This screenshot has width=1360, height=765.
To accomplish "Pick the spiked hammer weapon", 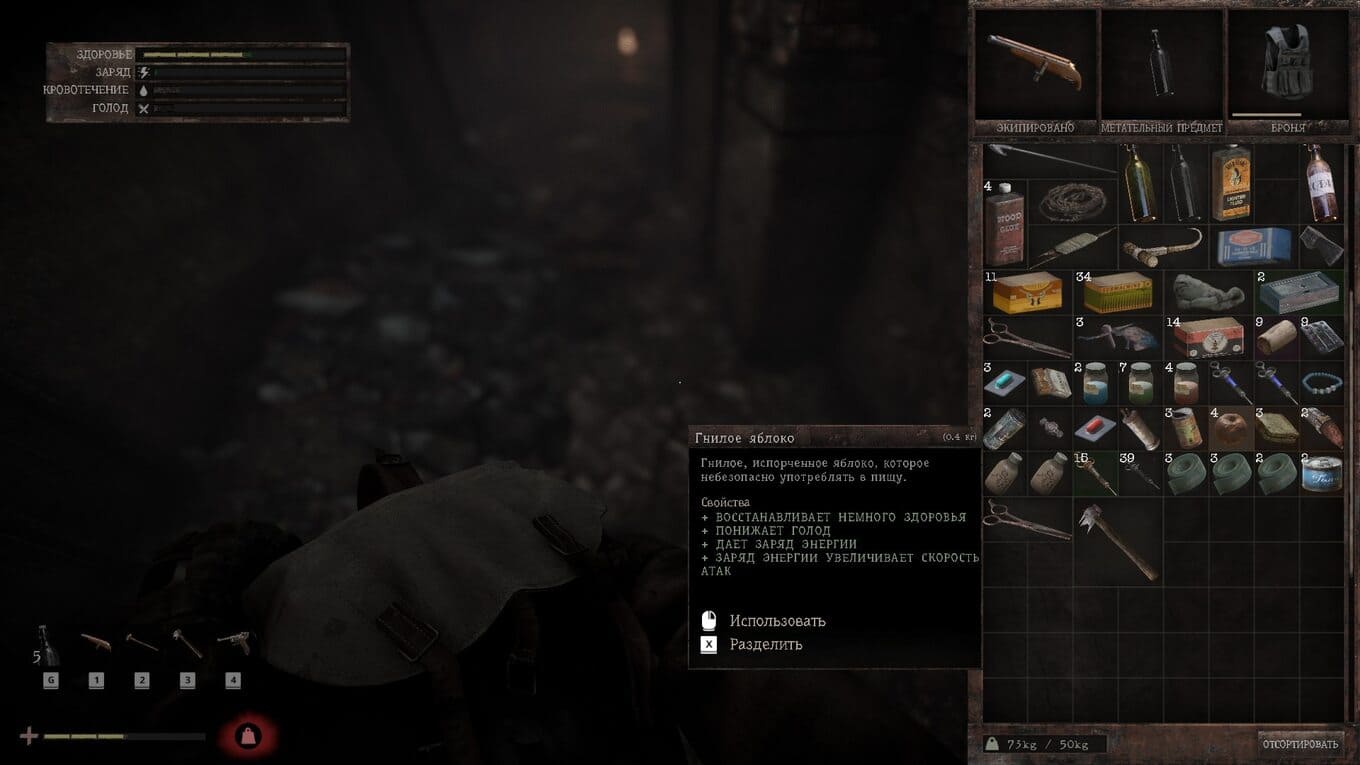I will point(1118,539).
